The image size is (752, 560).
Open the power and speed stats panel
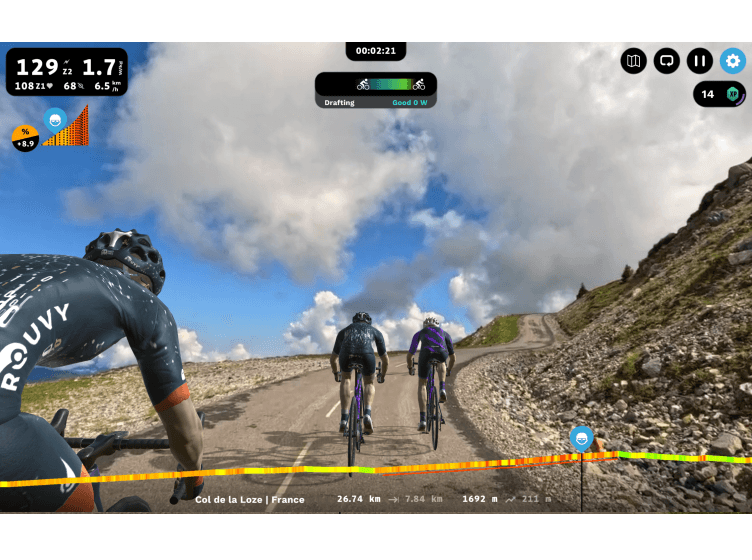(x=67, y=72)
